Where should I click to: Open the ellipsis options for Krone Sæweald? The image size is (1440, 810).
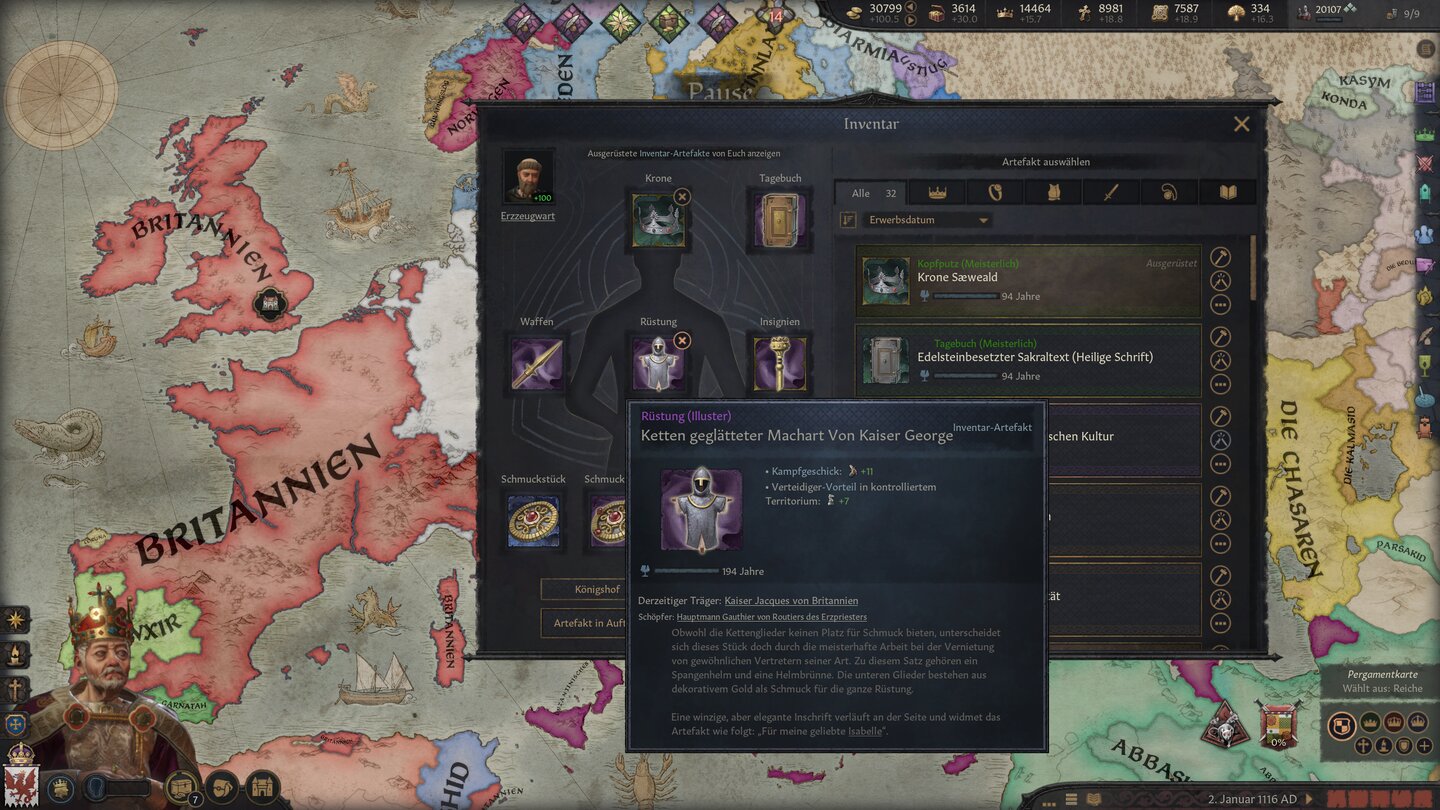(x=1220, y=305)
